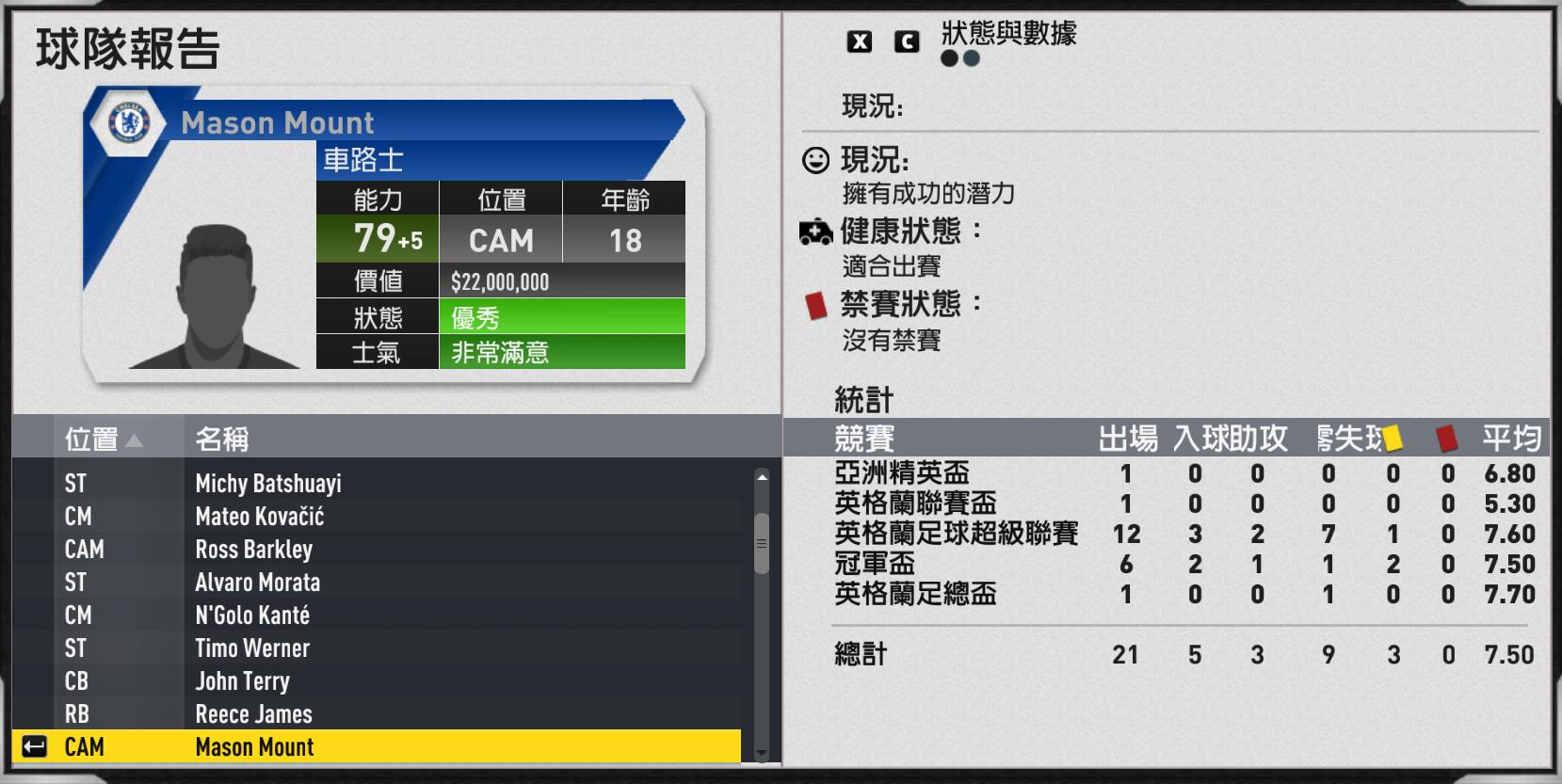Click the ambulance 健康狀態 icon
Screen dimensions: 1562x784
point(815,232)
